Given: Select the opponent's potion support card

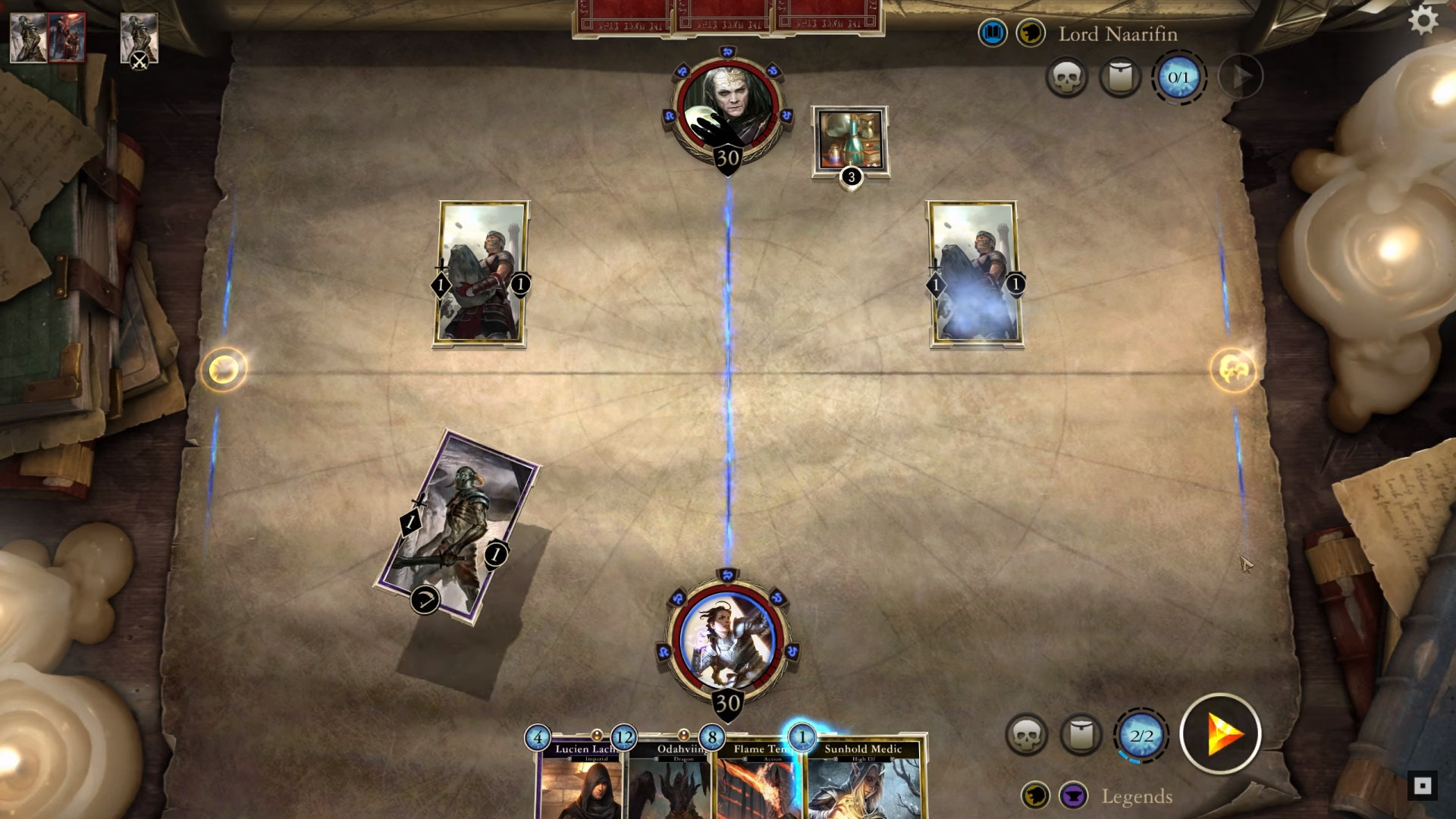Looking at the screenshot, I should [850, 142].
